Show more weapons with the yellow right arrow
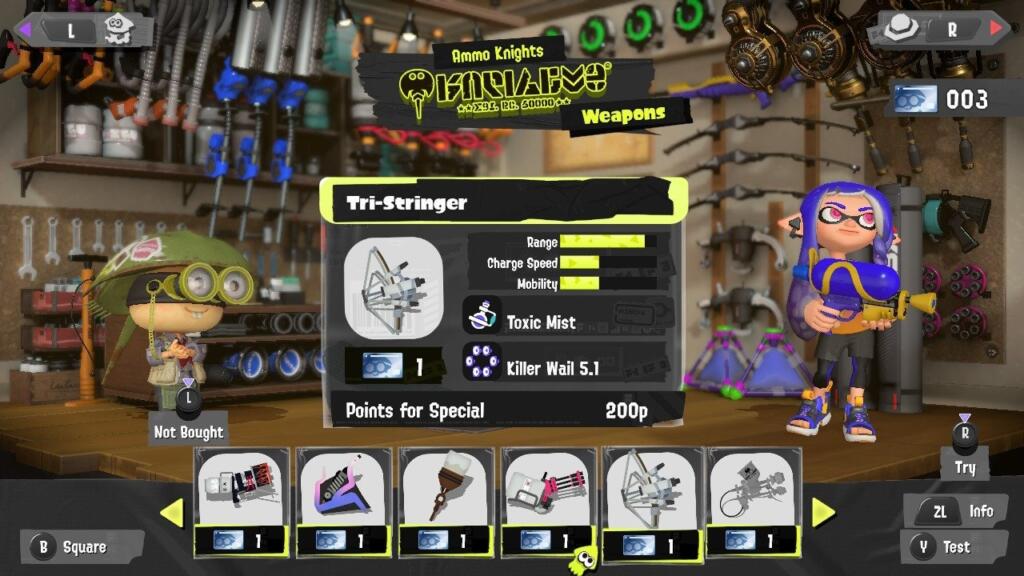The image size is (1024, 576). [823, 513]
